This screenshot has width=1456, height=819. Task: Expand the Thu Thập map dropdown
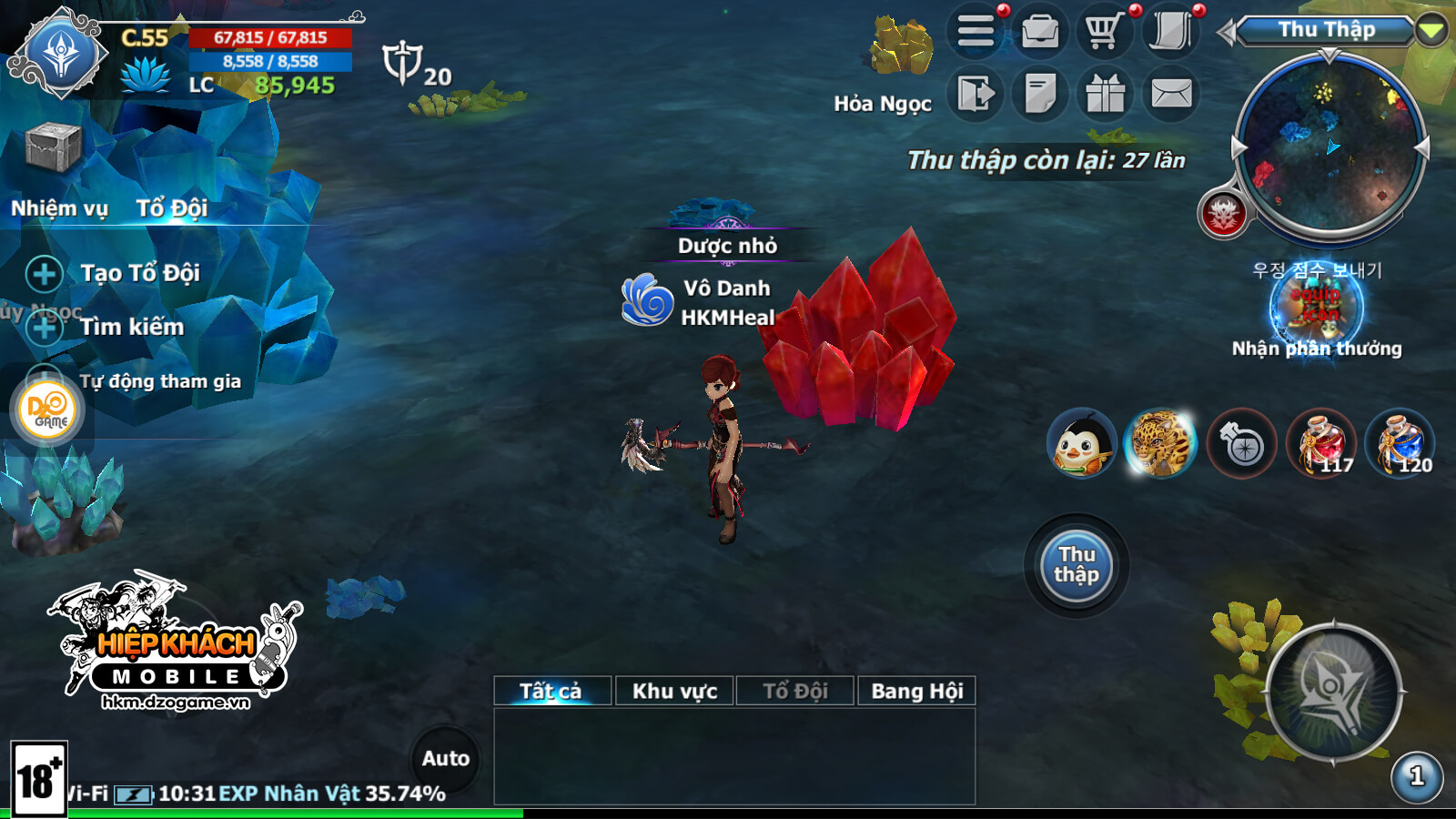(x=1431, y=30)
